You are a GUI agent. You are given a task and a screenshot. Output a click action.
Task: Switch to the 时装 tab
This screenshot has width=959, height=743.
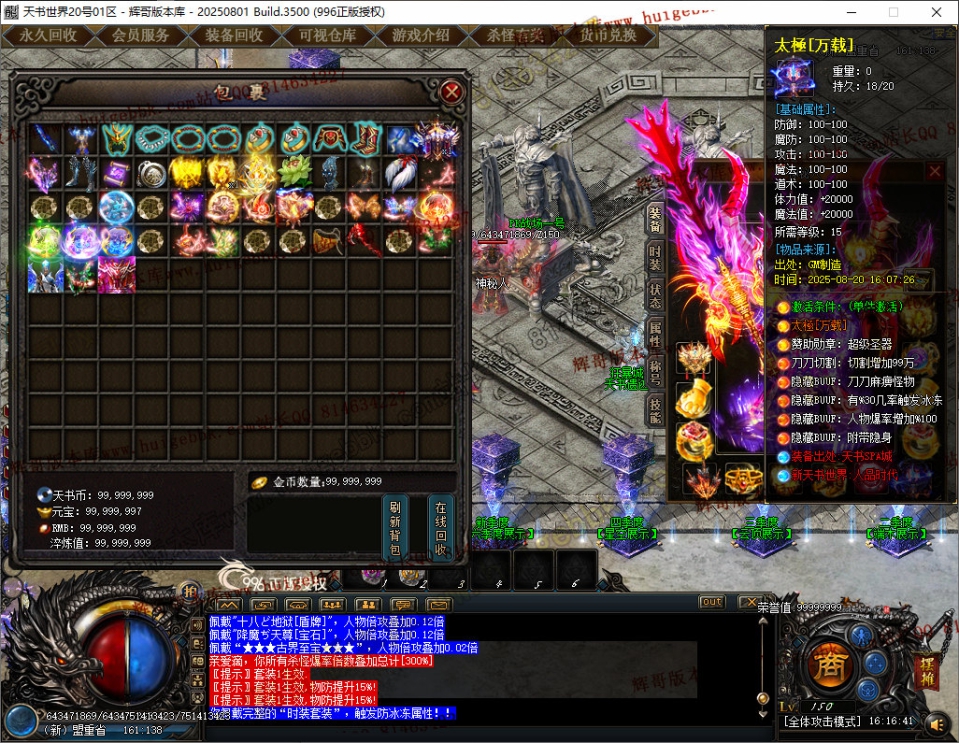point(655,257)
